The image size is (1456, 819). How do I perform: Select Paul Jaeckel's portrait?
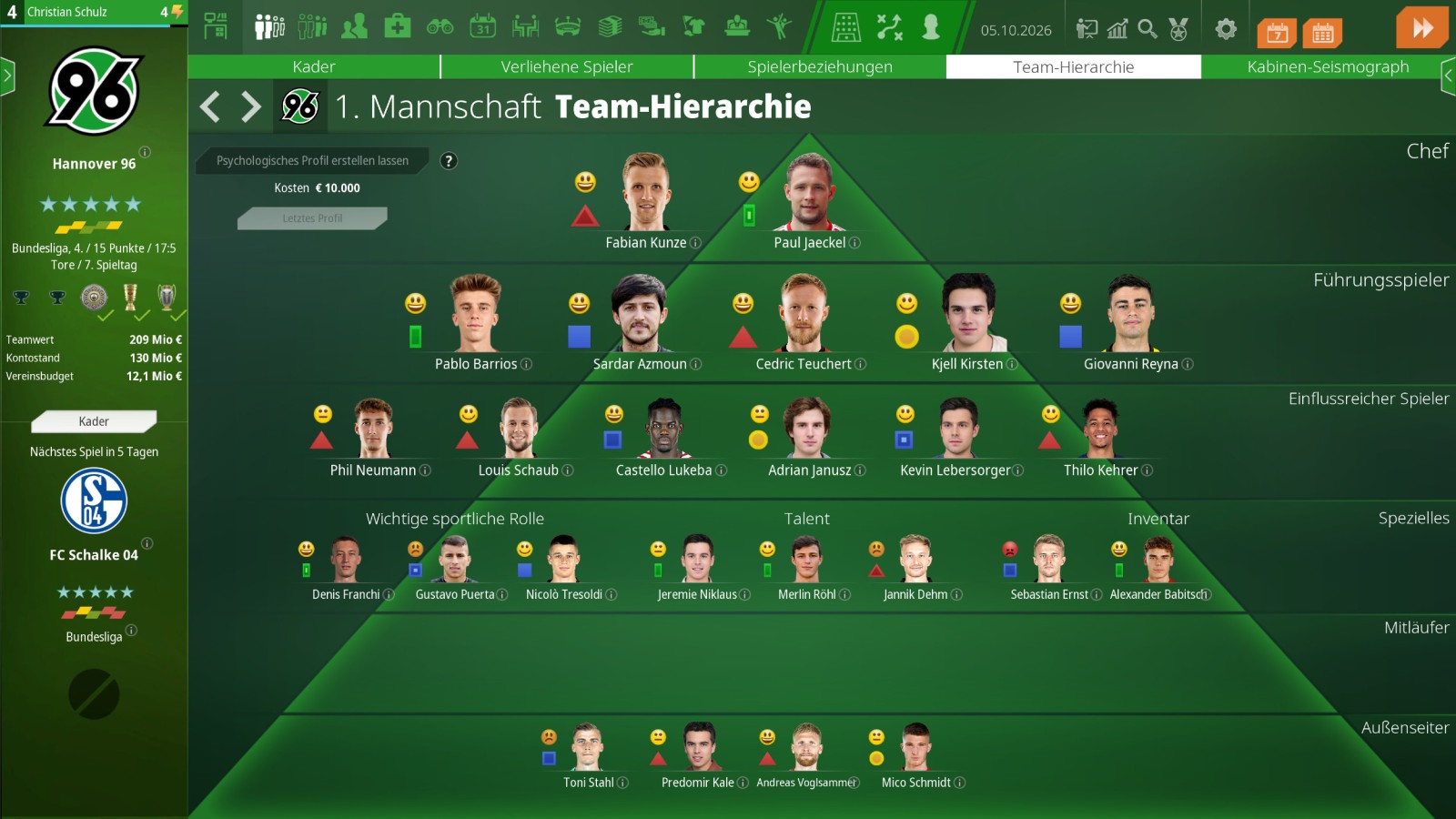(810, 193)
